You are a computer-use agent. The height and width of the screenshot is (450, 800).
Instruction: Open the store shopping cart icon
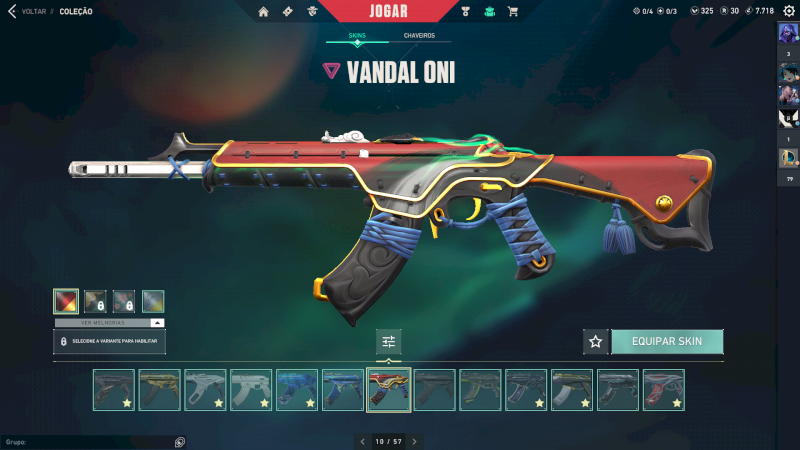[513, 12]
